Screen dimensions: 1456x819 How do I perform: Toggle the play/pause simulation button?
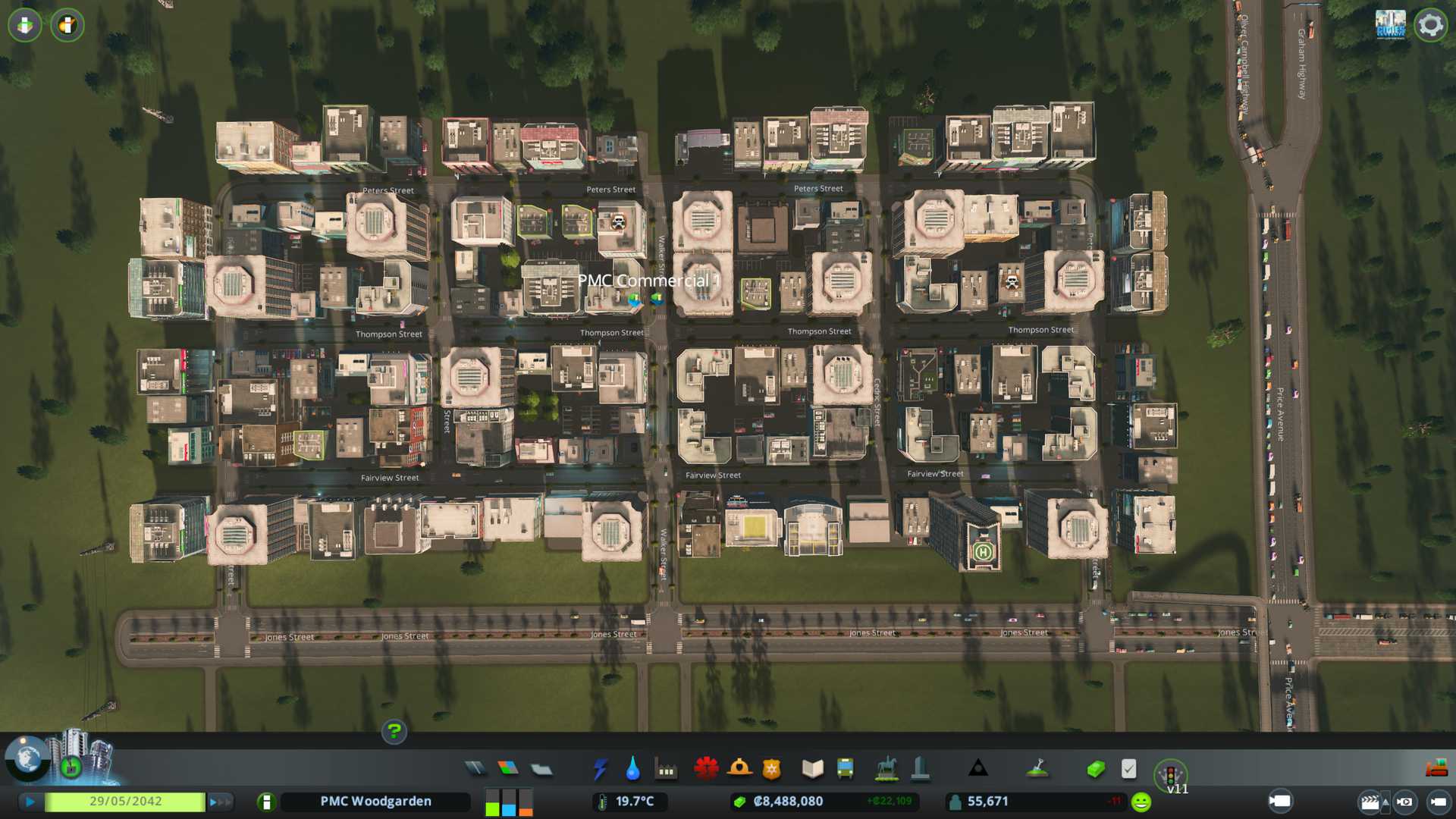[30, 801]
